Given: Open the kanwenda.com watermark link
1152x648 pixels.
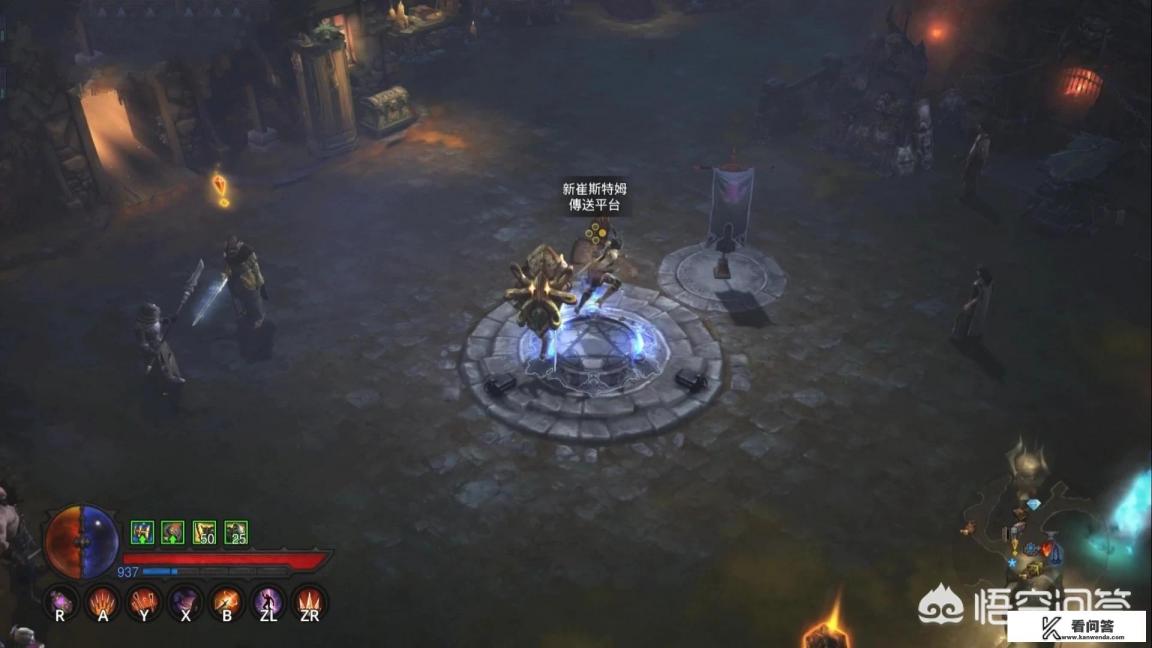Looking at the screenshot, I should (1076, 627).
